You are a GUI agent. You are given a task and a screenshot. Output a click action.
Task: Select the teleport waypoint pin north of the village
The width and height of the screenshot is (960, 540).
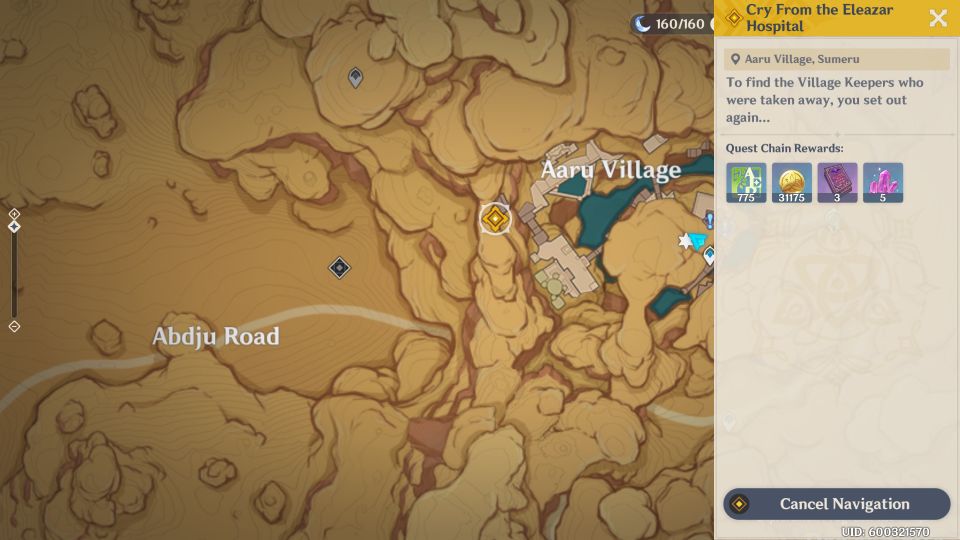355,77
